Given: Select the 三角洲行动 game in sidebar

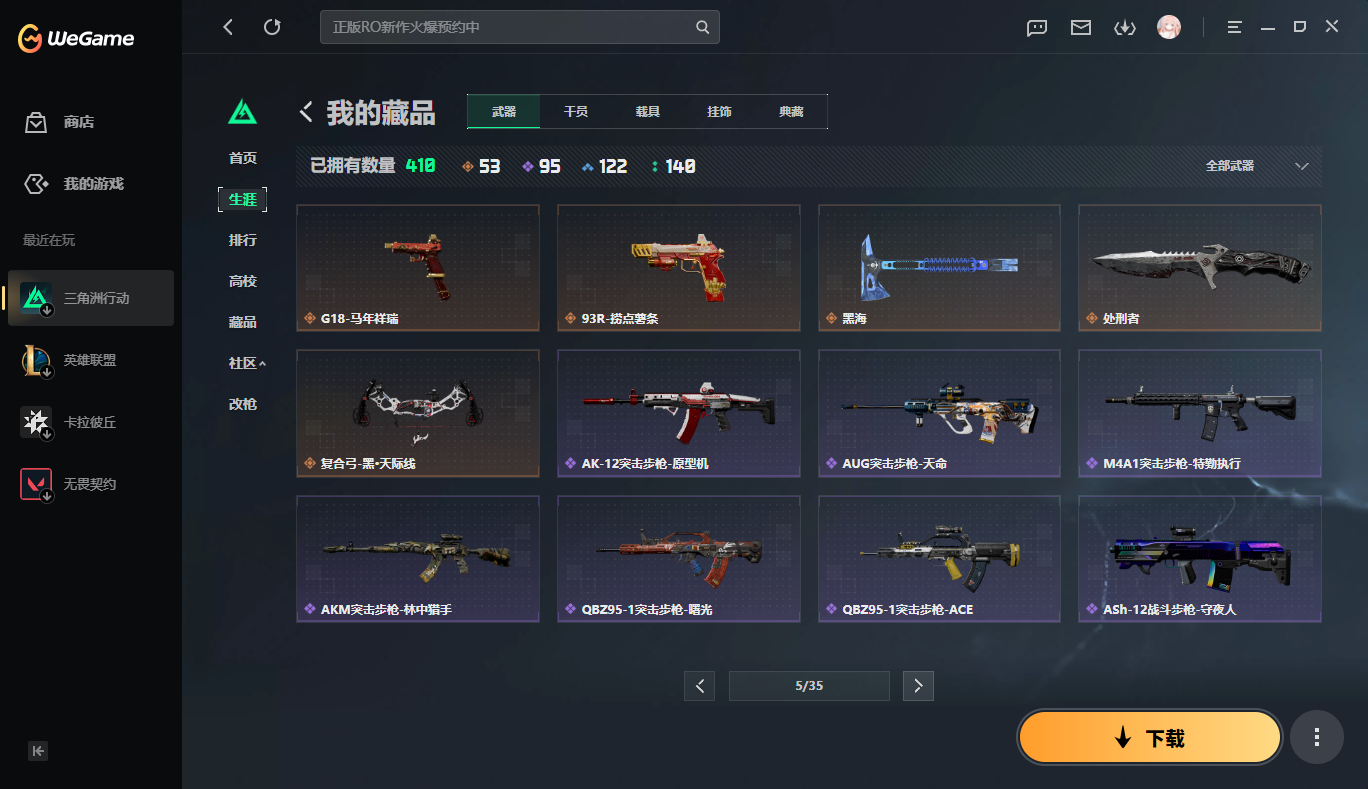Looking at the screenshot, I should point(90,298).
